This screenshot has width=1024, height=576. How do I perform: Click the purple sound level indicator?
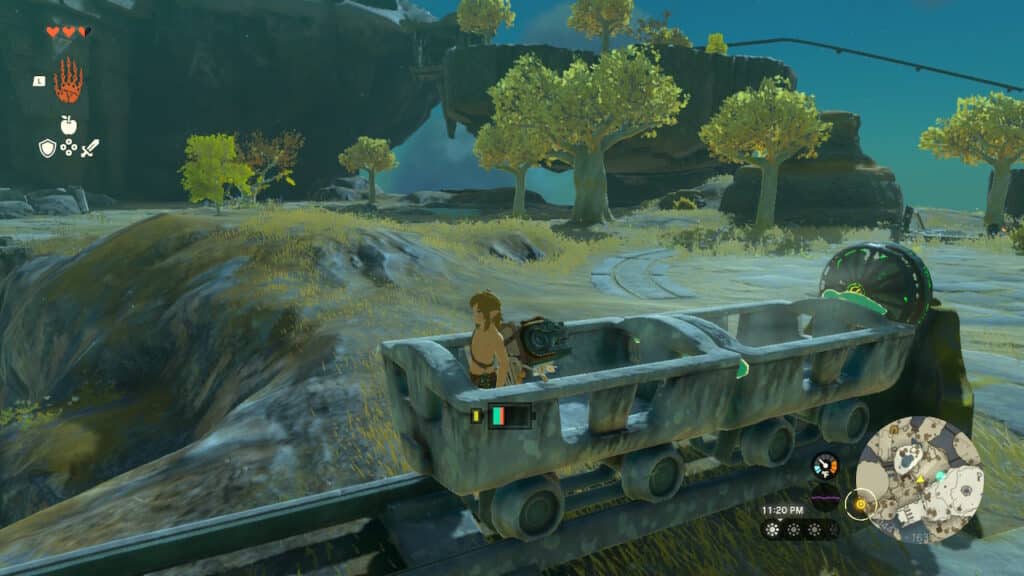coord(825,496)
